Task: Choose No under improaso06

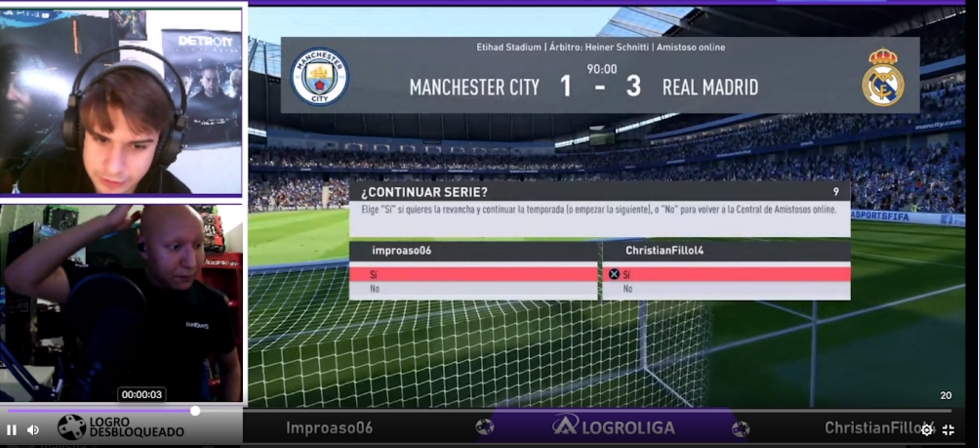Action: [472, 289]
